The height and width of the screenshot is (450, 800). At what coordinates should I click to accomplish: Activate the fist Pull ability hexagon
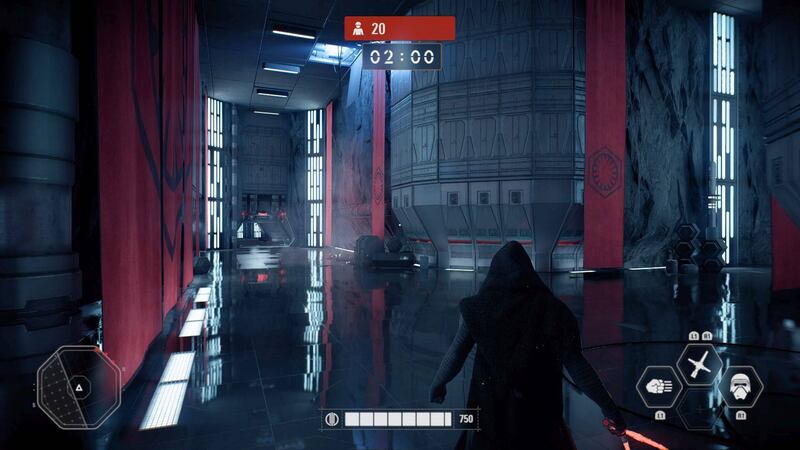(x=658, y=385)
